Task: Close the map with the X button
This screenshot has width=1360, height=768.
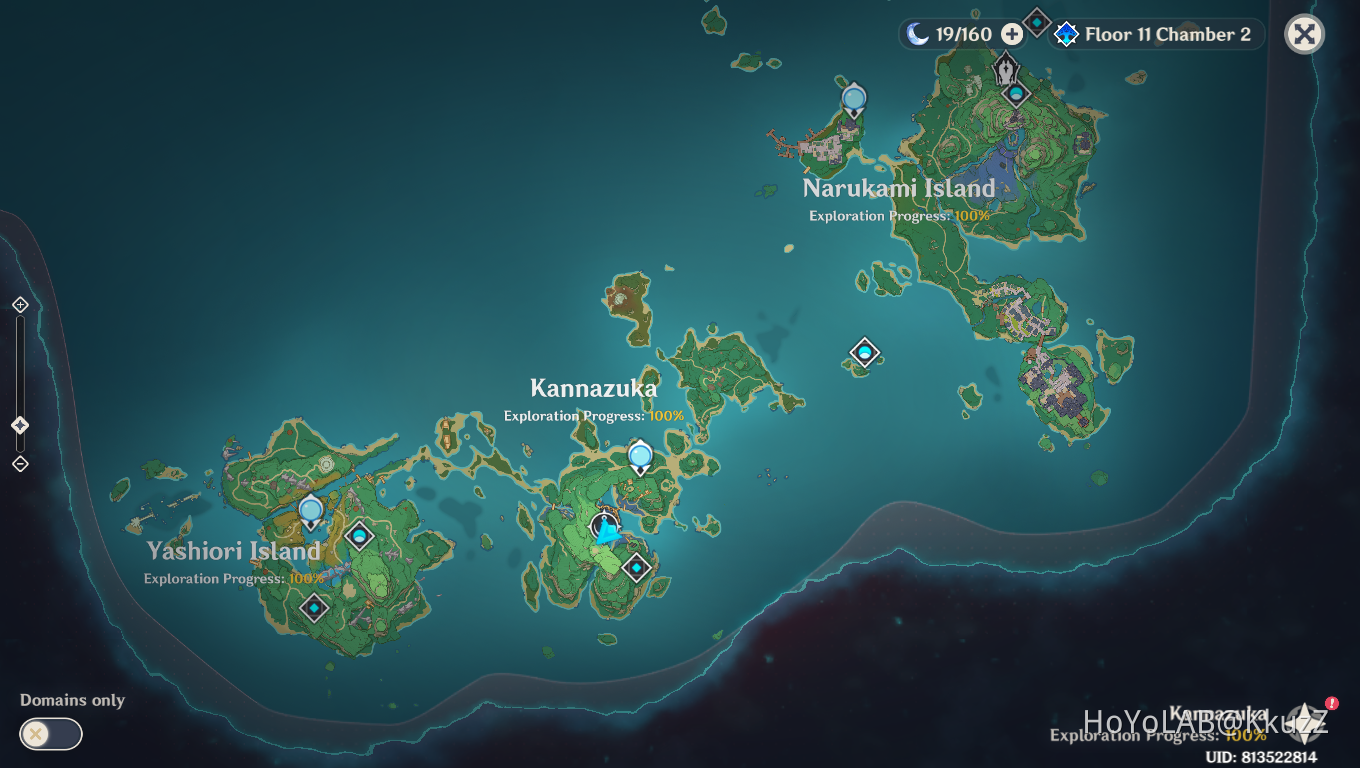Action: [x=1304, y=33]
